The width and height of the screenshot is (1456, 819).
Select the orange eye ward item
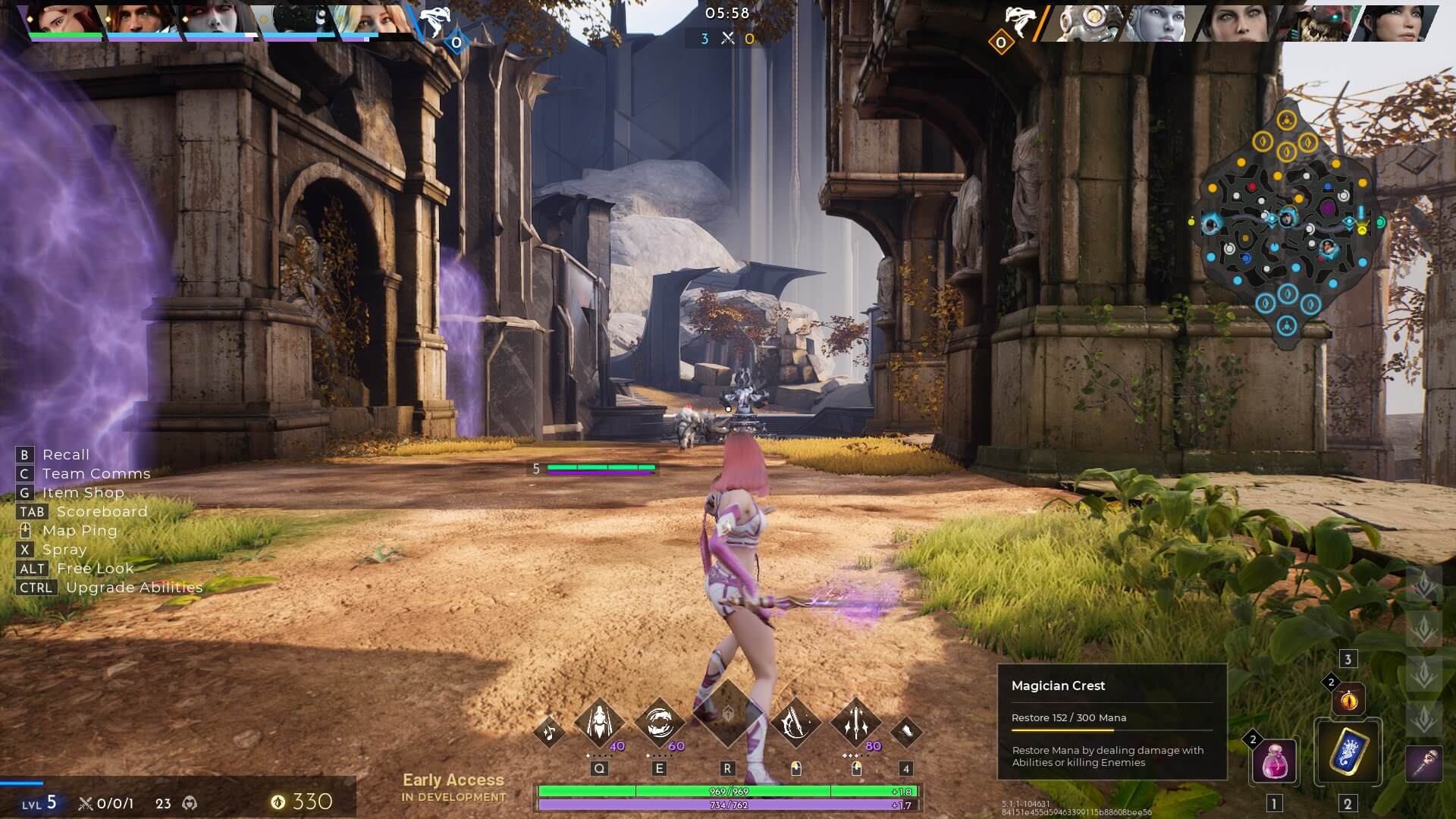(x=1348, y=700)
